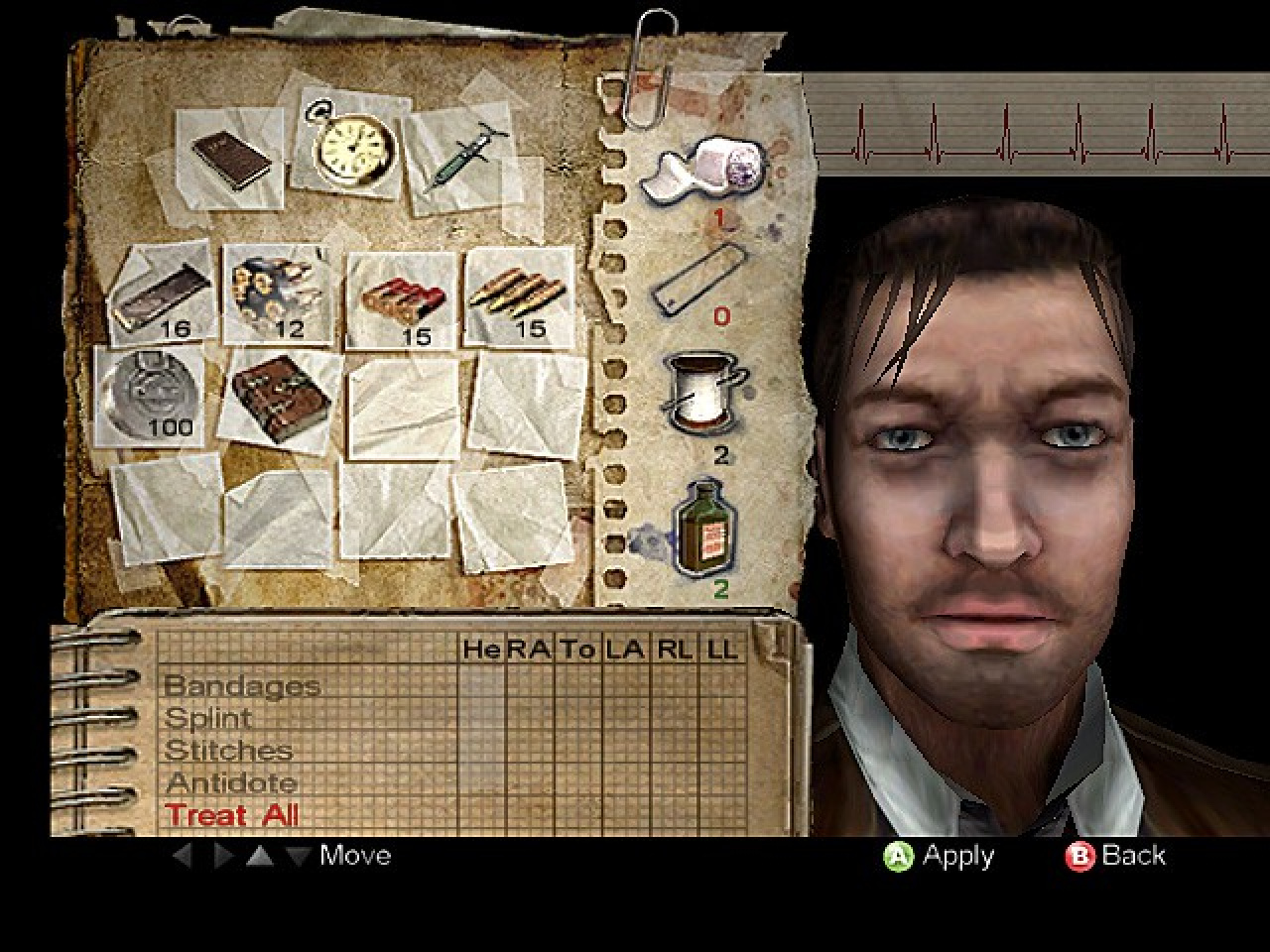Select the Antidote treatment row

click(232, 783)
